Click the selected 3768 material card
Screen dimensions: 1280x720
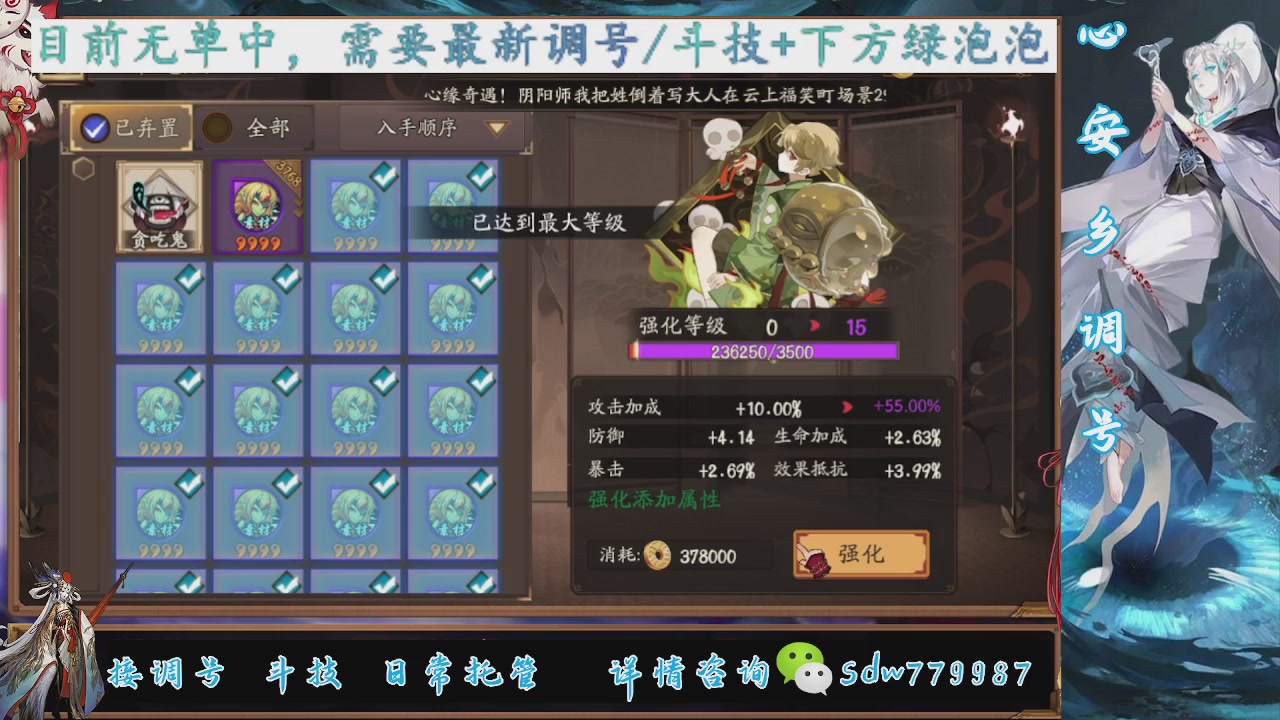click(x=257, y=207)
